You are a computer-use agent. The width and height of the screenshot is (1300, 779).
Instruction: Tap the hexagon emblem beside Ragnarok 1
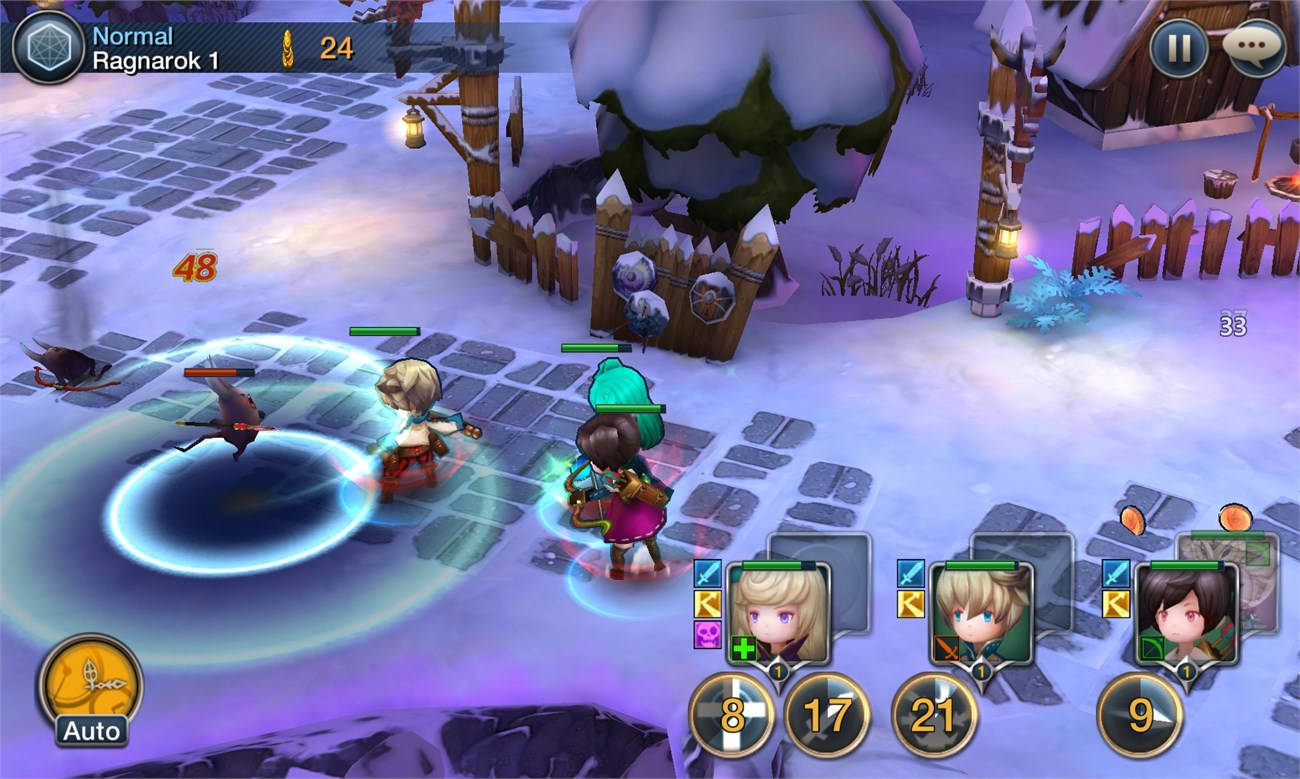(47, 47)
